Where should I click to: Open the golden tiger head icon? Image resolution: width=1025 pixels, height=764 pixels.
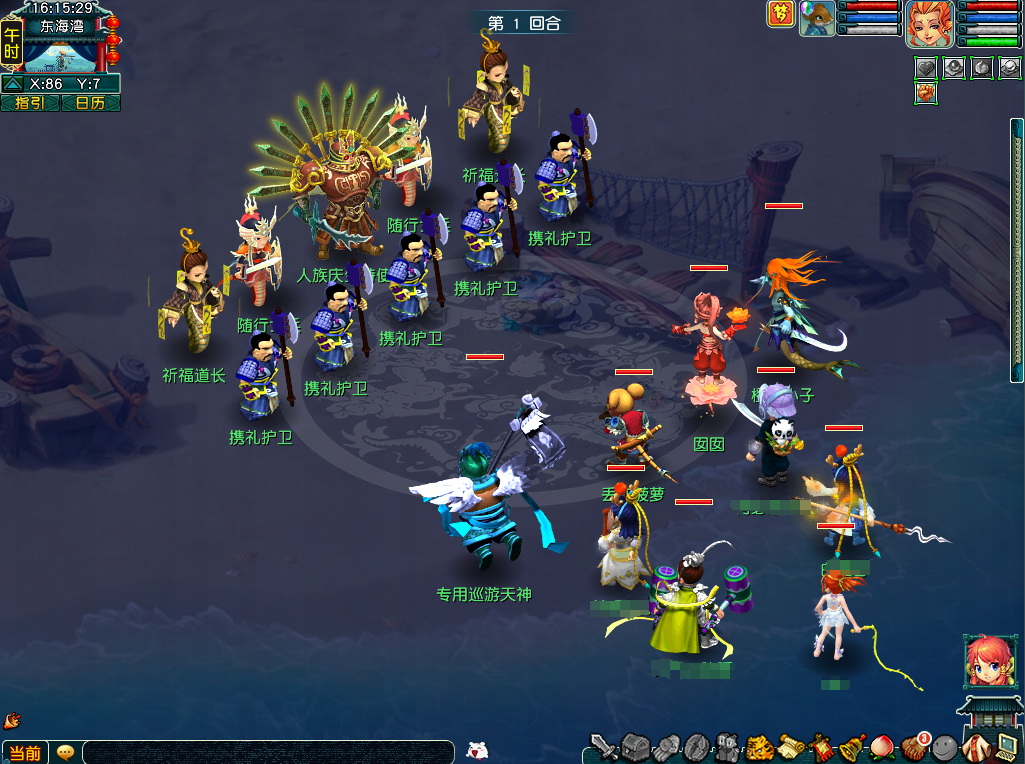[x=760, y=746]
